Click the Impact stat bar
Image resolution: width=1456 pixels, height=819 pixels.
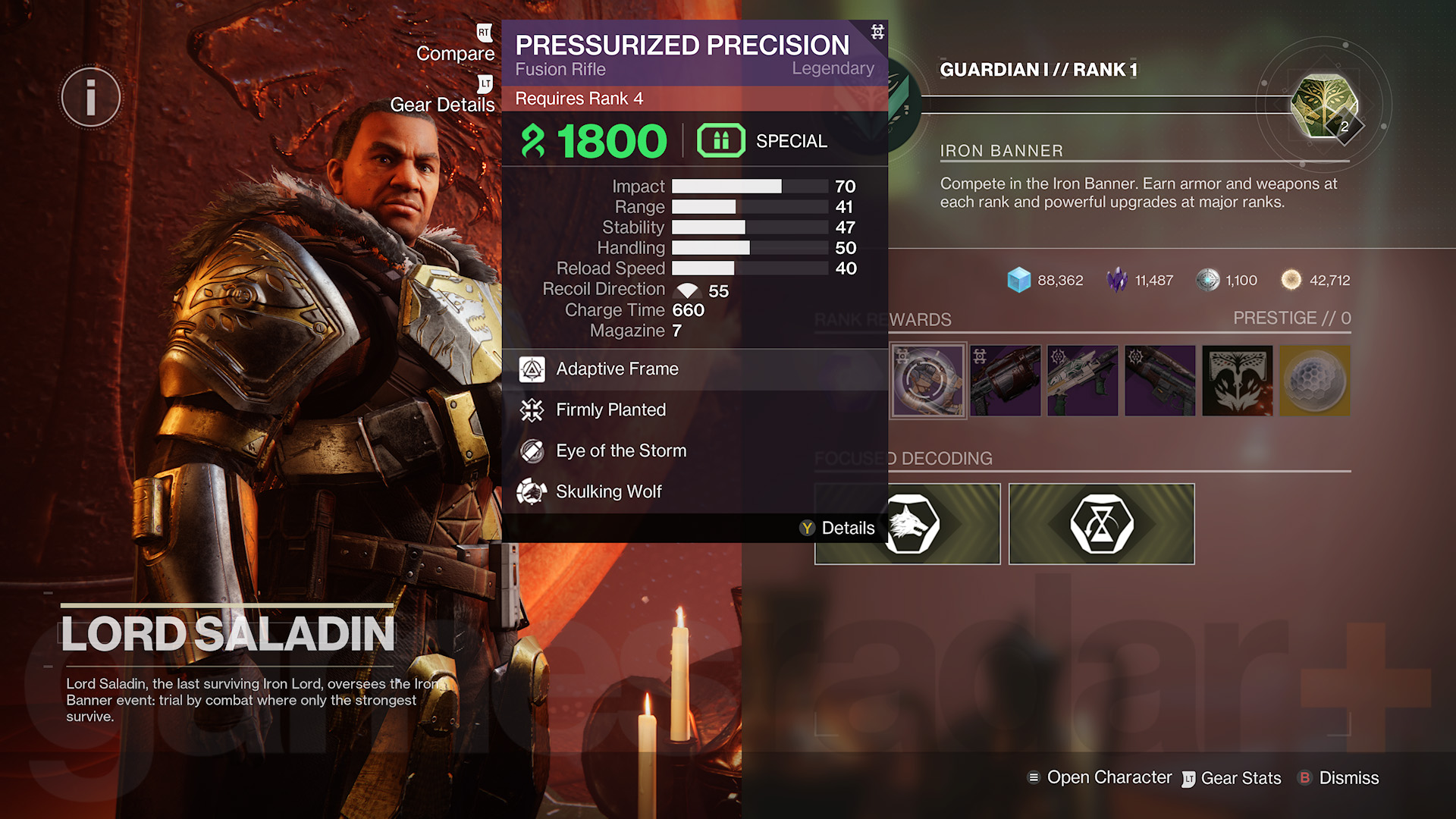(x=749, y=186)
